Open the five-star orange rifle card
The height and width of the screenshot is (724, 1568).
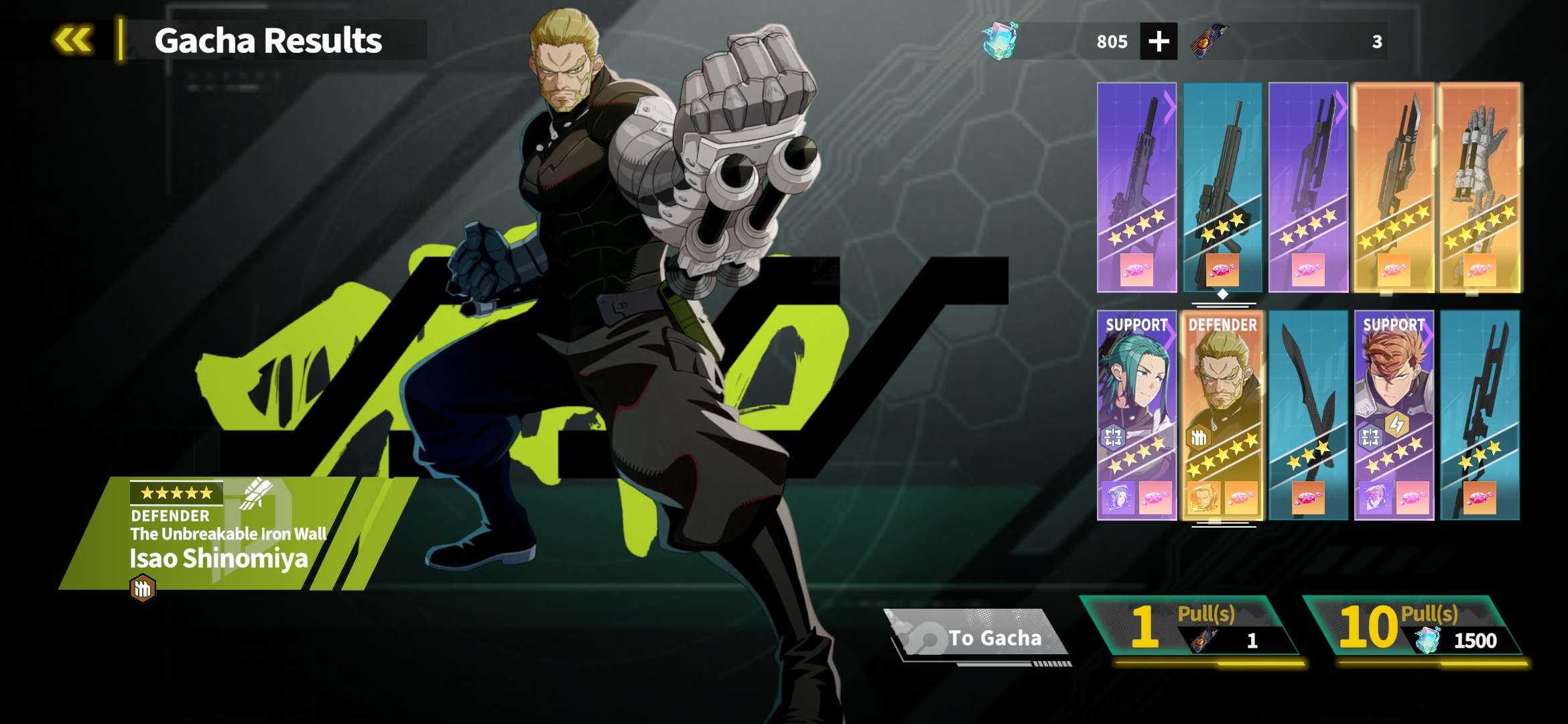coord(1394,188)
